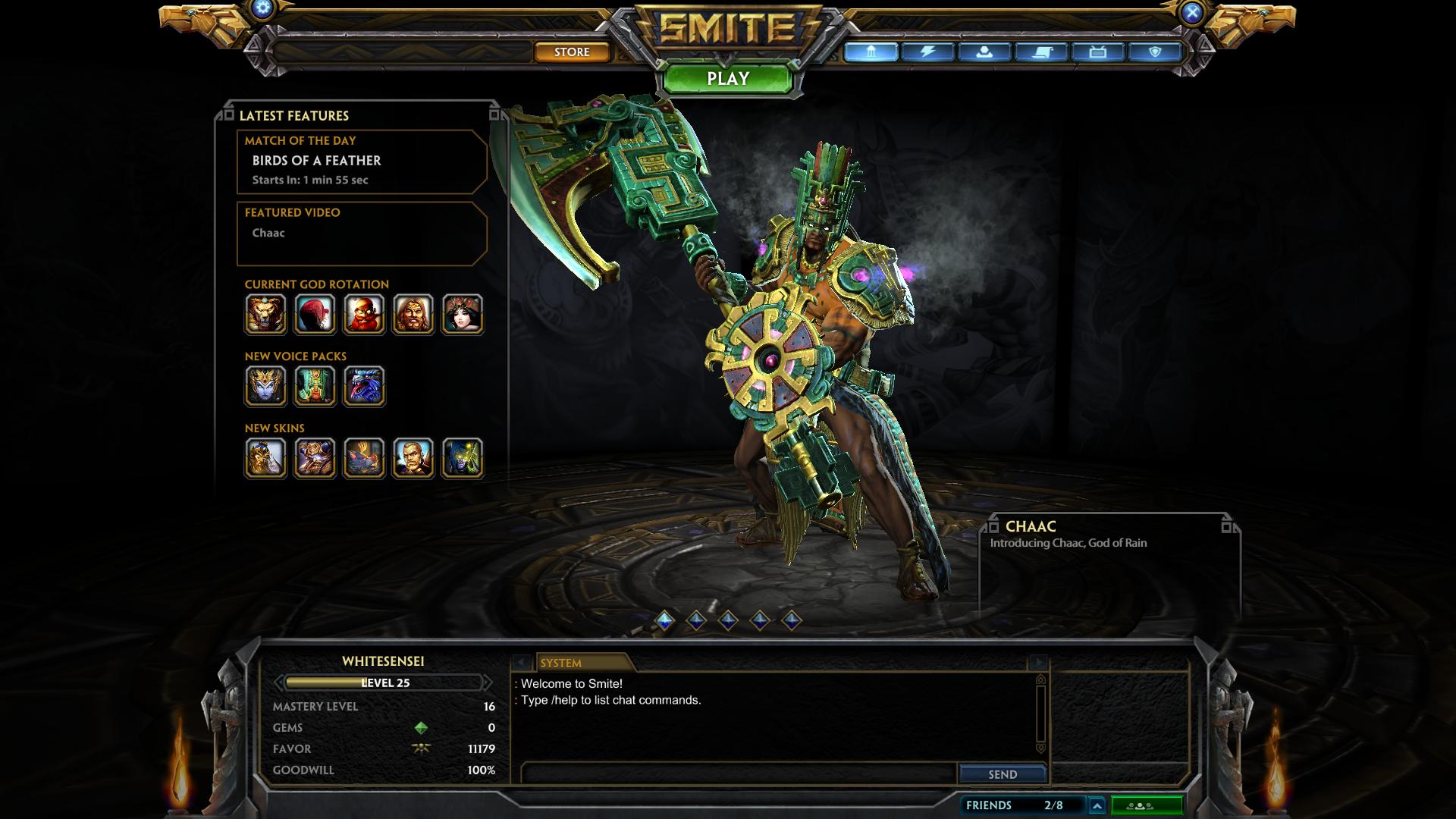Open the blue dragon voice pack
1456x819 pixels.
point(364,386)
